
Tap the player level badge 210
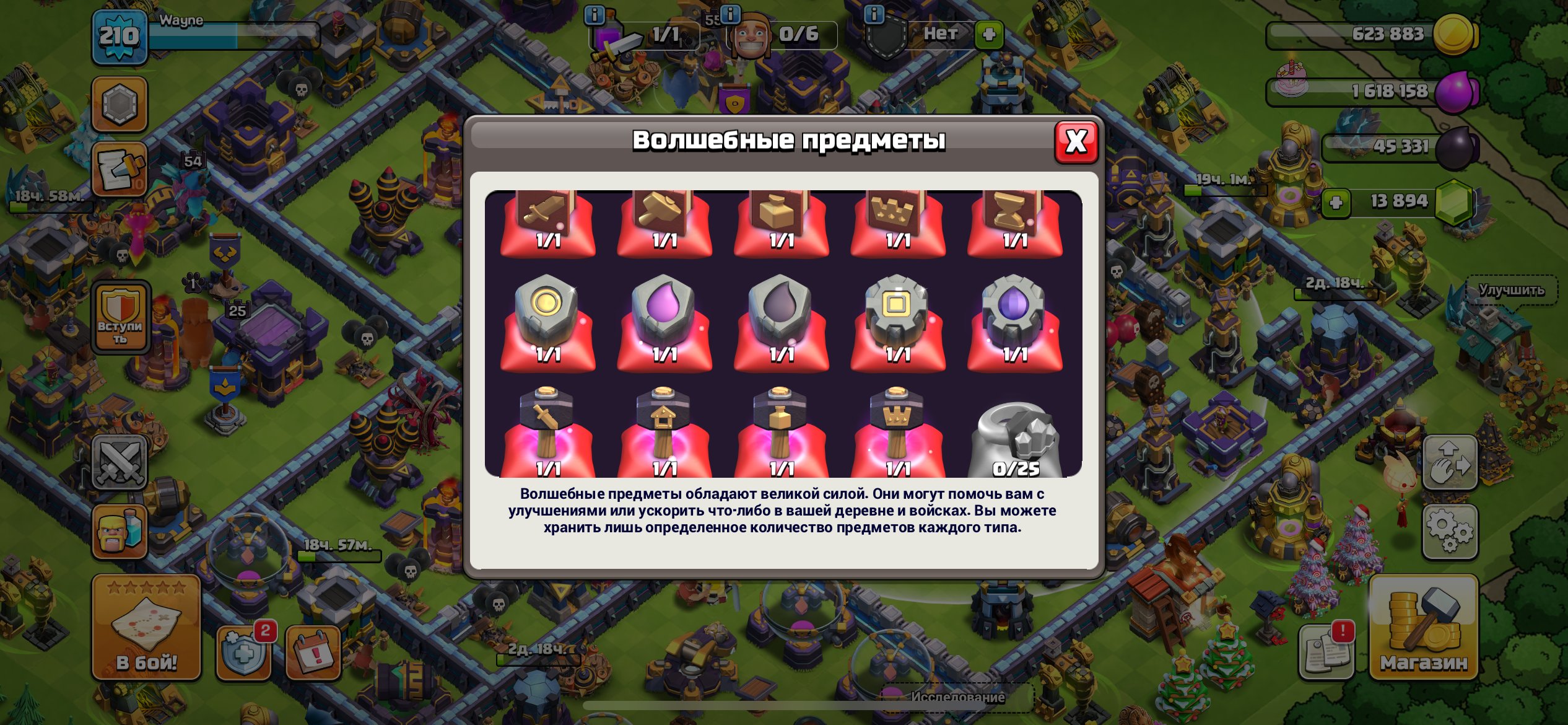click(x=119, y=35)
